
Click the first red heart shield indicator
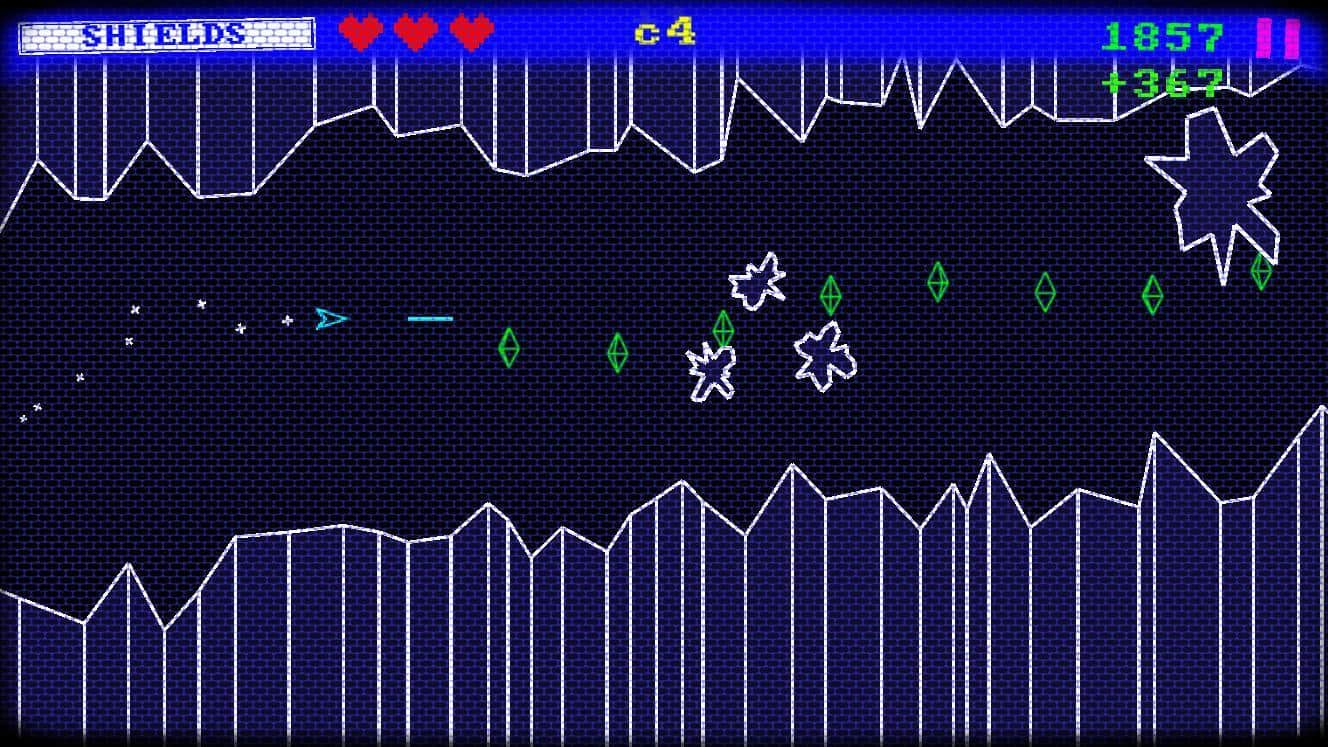coord(358,32)
